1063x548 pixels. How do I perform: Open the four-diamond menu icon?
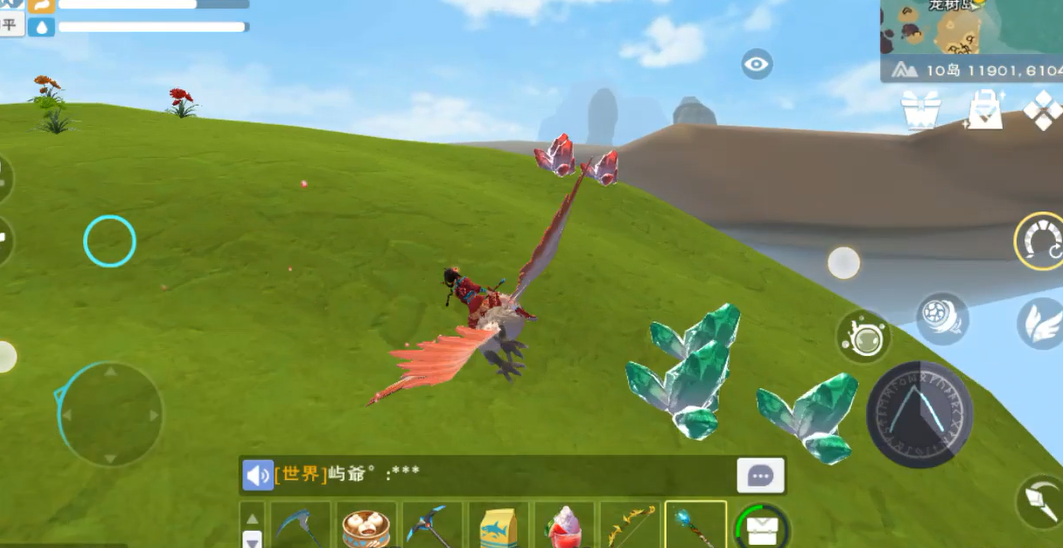pos(1043,110)
